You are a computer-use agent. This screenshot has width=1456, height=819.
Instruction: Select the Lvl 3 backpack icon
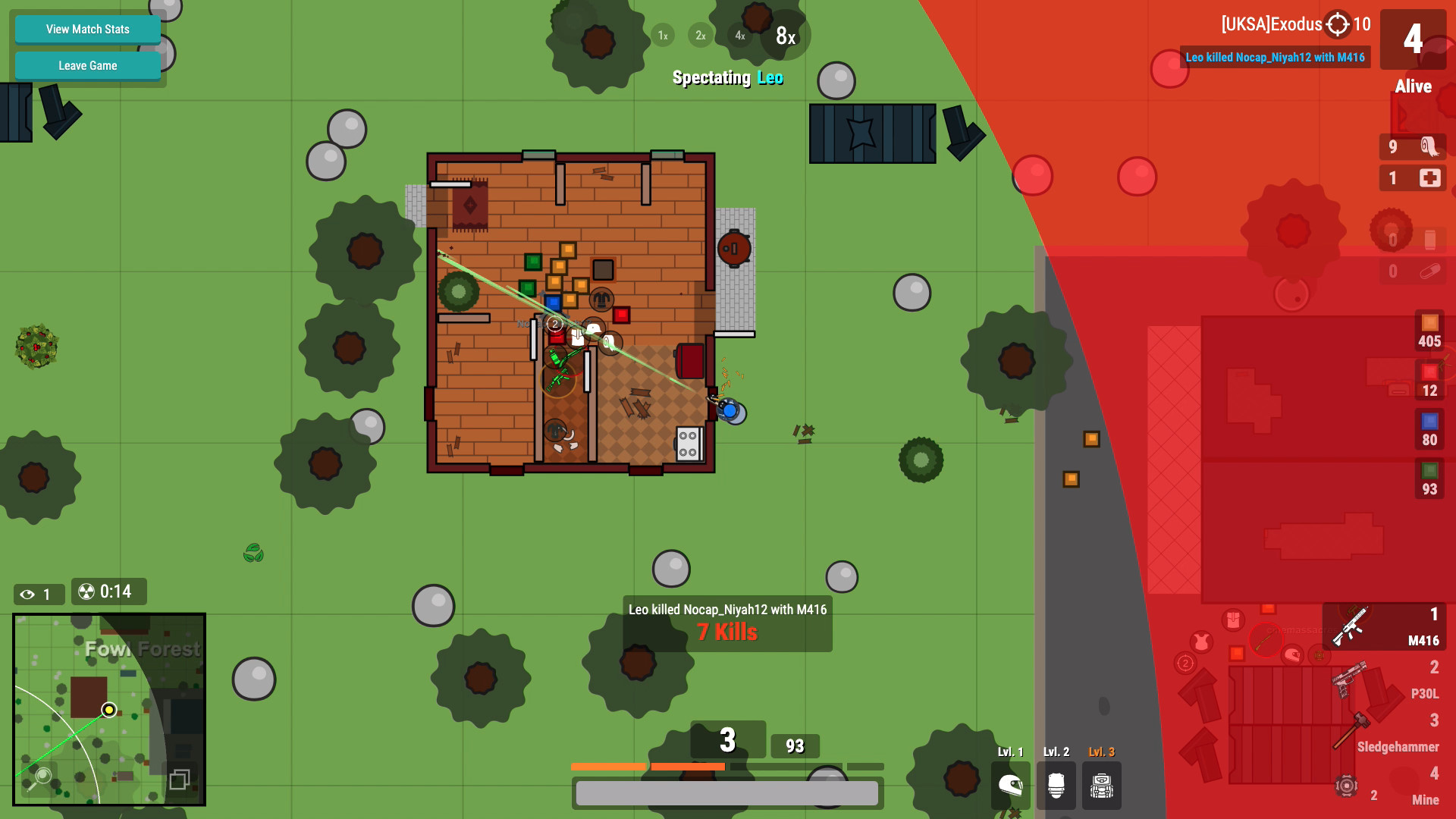pos(1101,786)
